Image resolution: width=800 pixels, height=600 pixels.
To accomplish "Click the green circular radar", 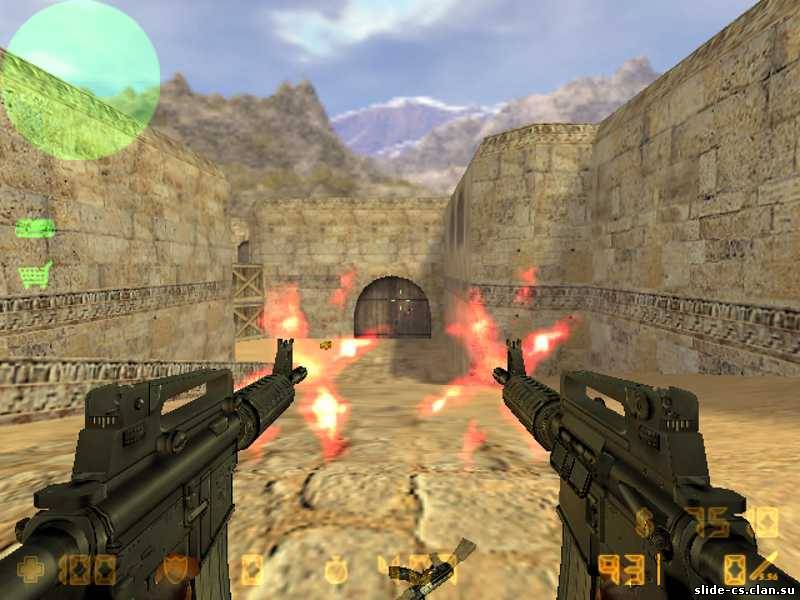I will [82, 82].
